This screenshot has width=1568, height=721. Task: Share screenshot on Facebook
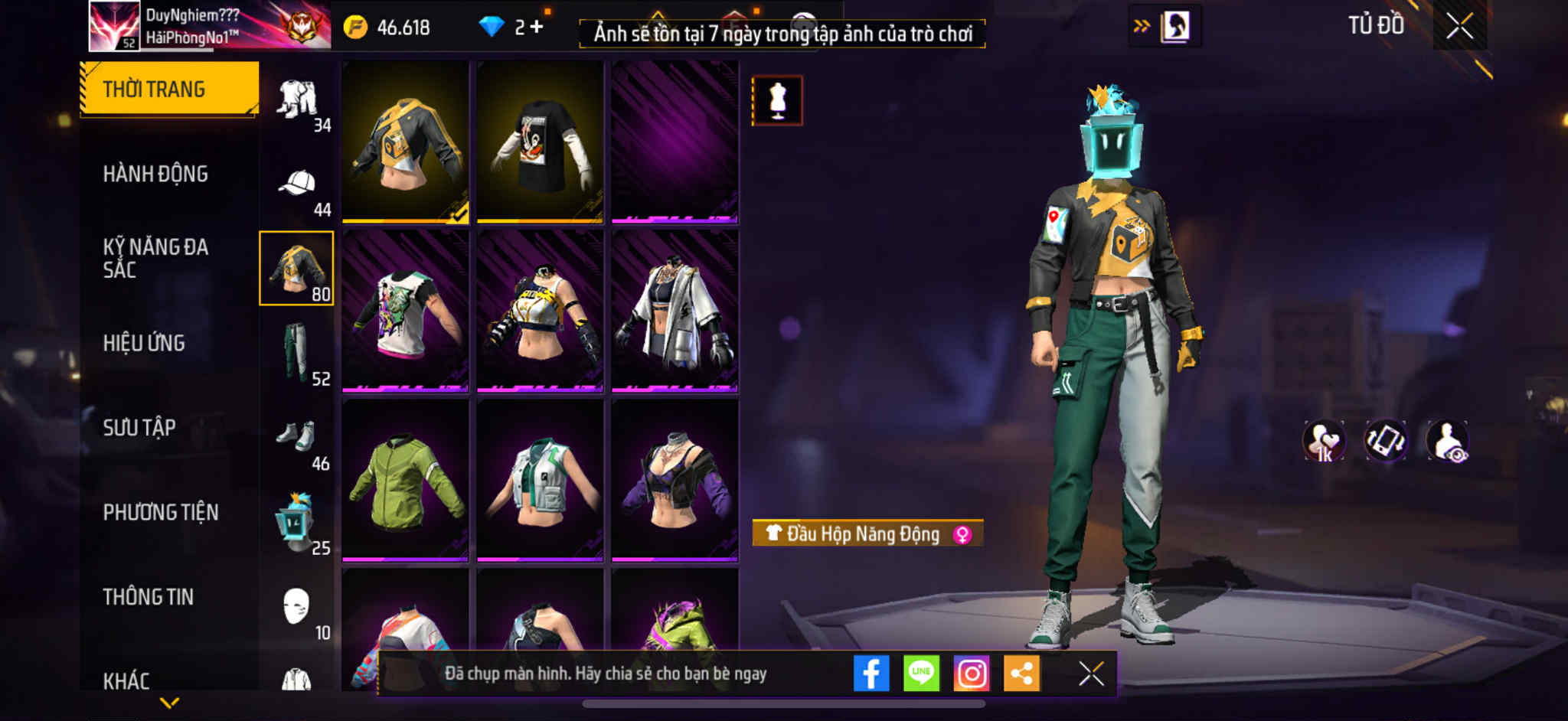pos(871,674)
